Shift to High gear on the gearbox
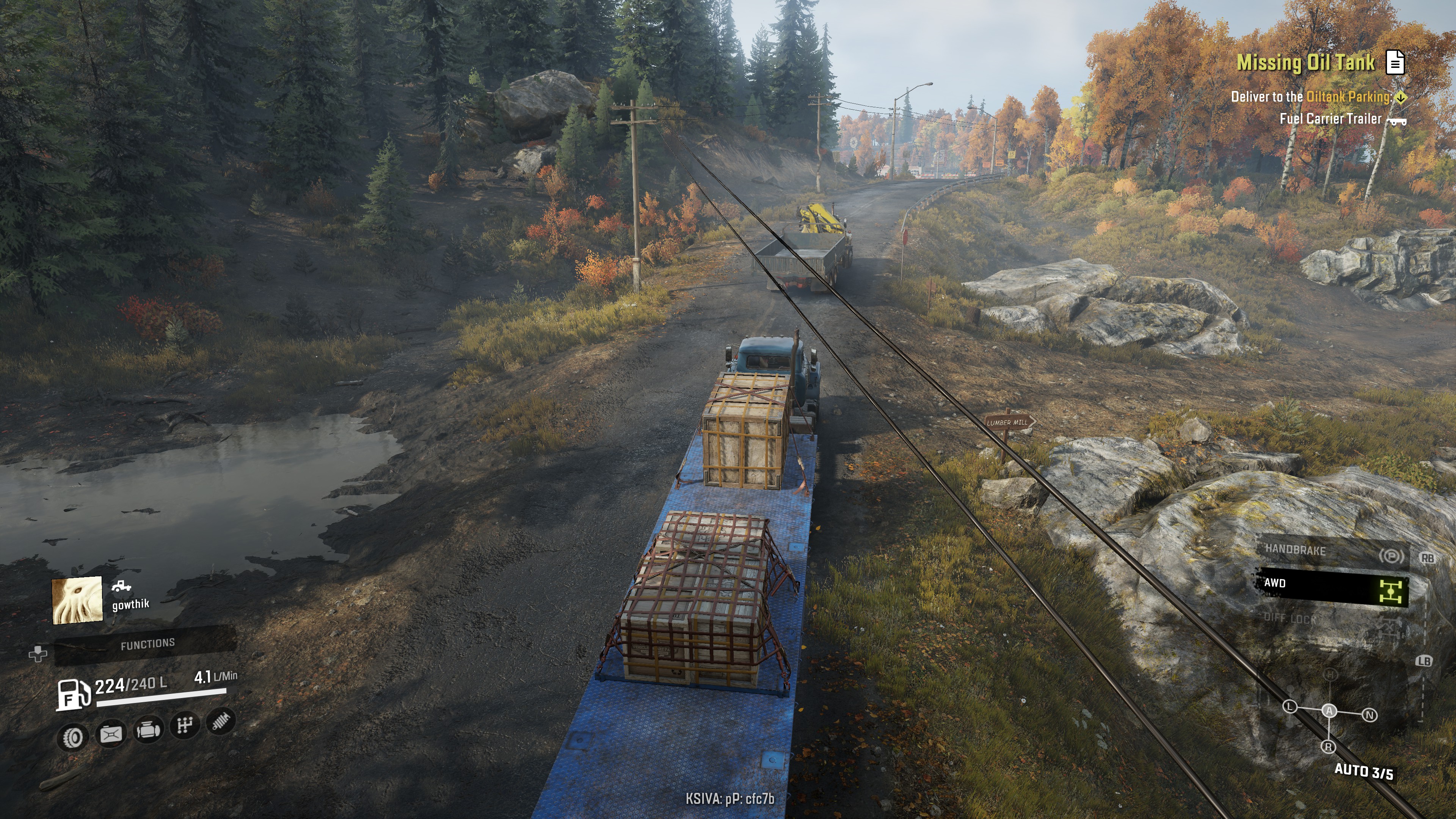The image size is (1456, 819). pos(1330,674)
